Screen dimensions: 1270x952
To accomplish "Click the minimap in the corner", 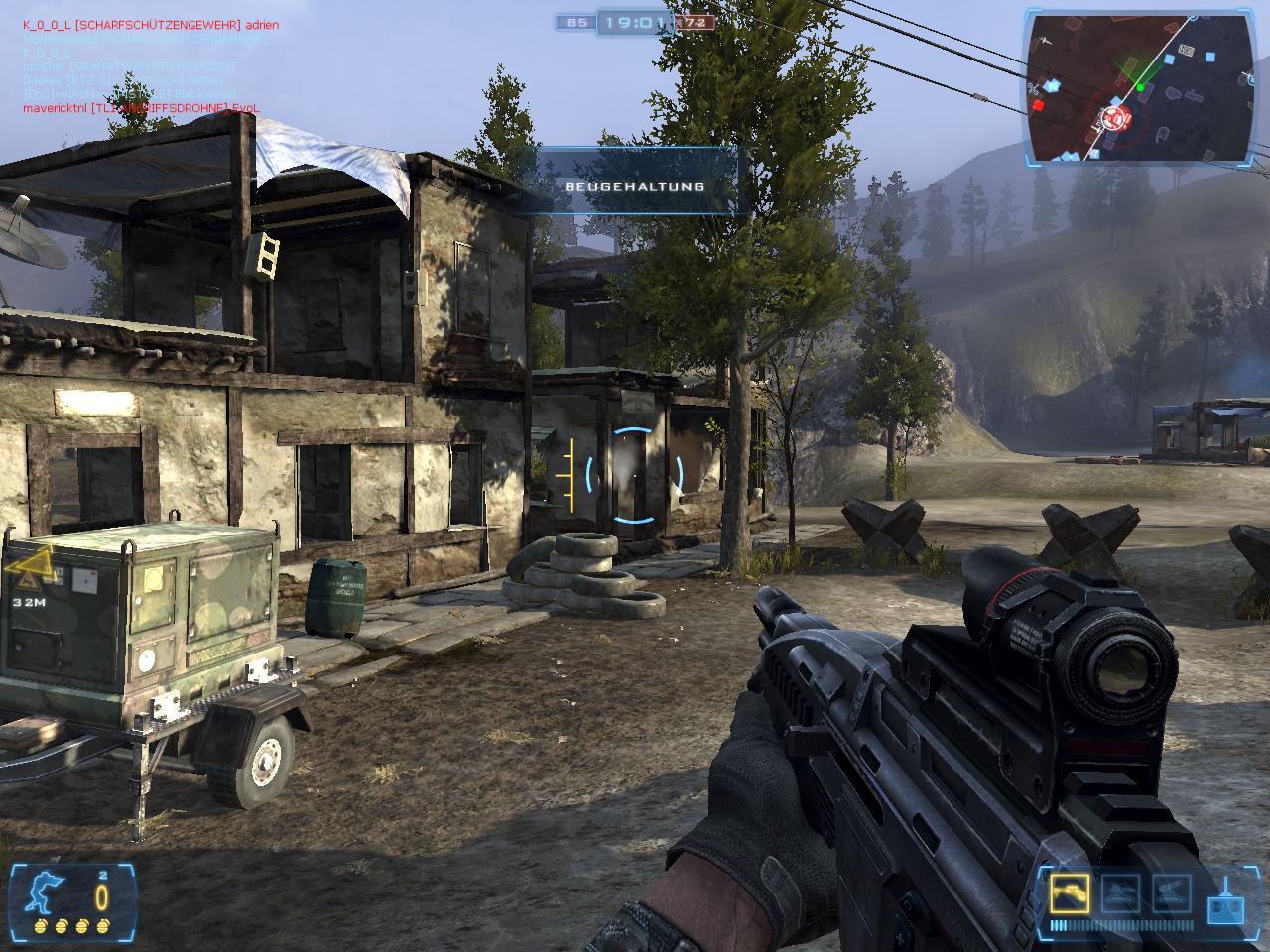I will 1139,87.
